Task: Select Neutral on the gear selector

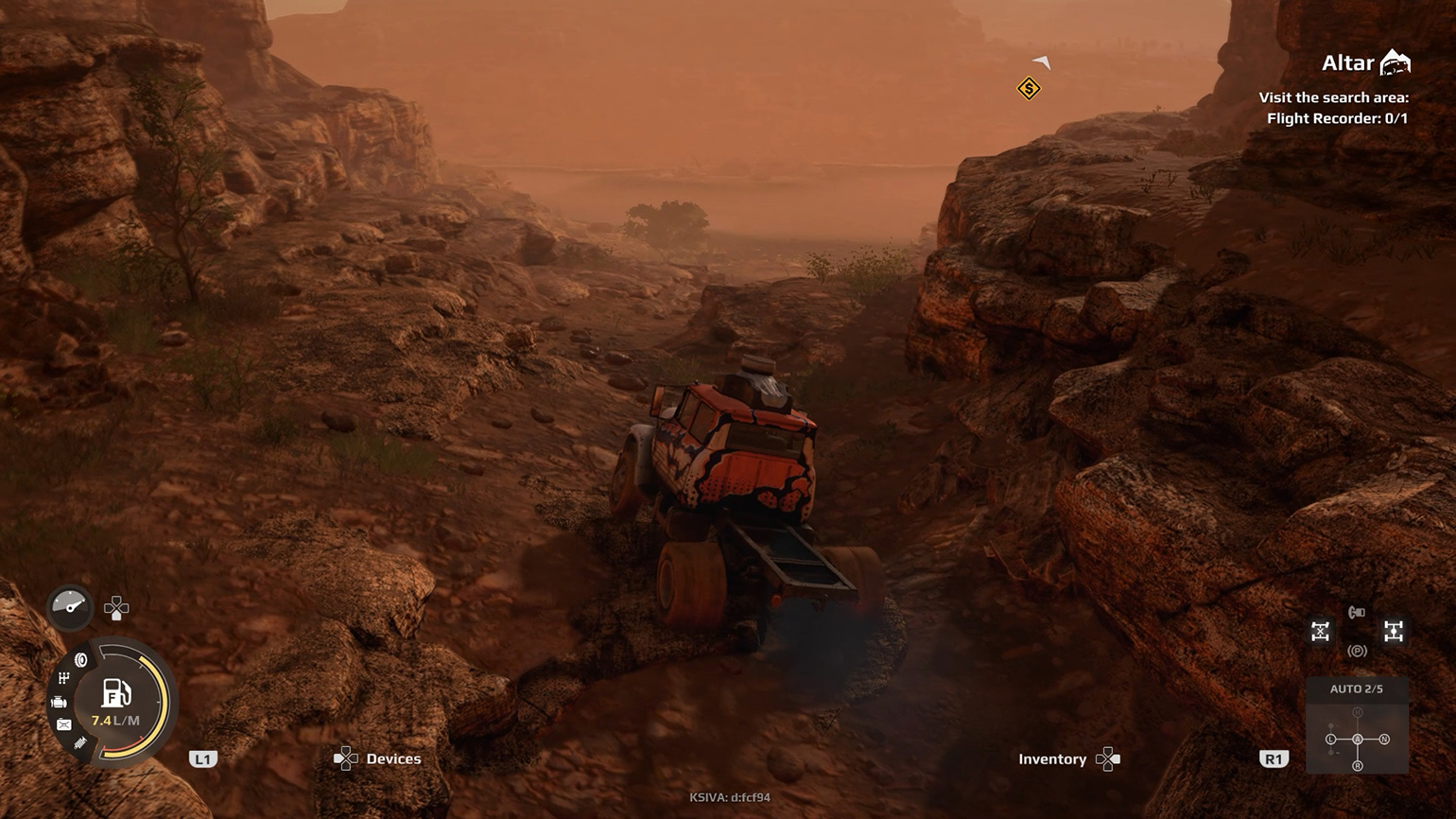Action: (1385, 738)
